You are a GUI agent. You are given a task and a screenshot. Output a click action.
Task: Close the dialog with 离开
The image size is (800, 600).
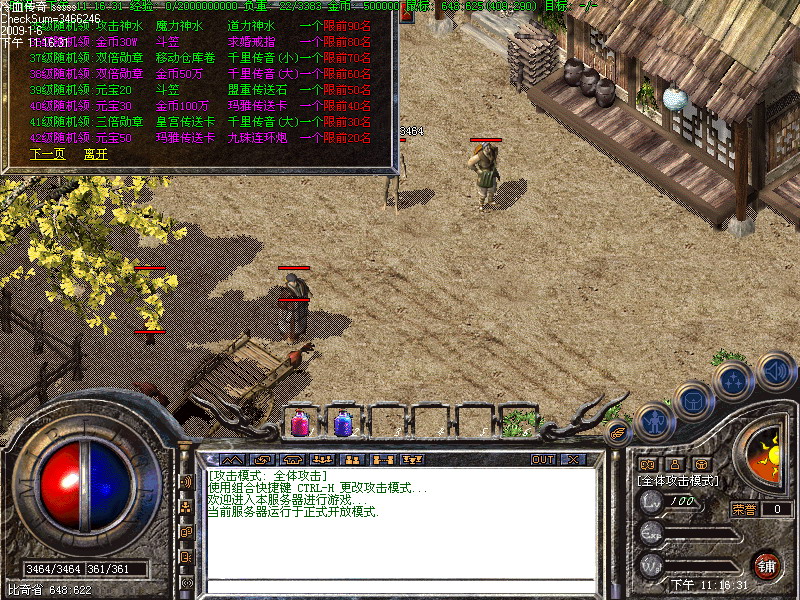(96, 154)
